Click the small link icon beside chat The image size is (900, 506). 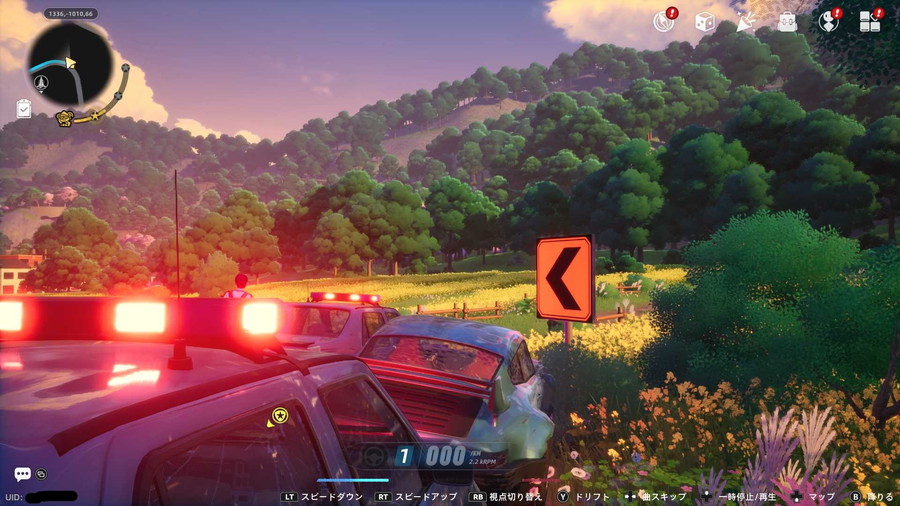pos(41,473)
